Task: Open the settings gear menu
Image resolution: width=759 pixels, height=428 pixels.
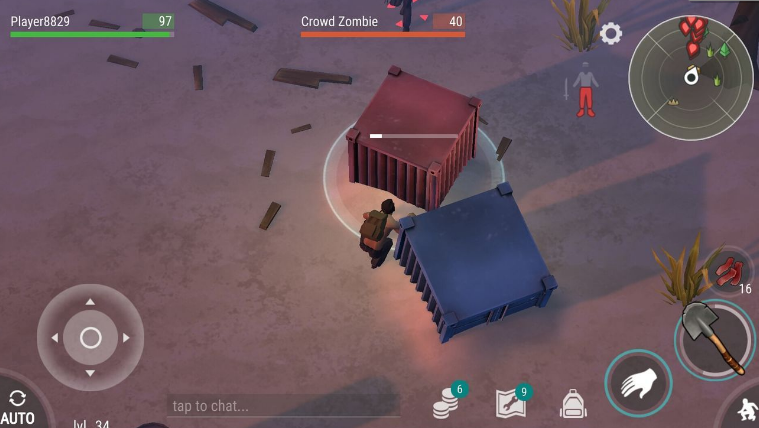Action: coord(610,34)
